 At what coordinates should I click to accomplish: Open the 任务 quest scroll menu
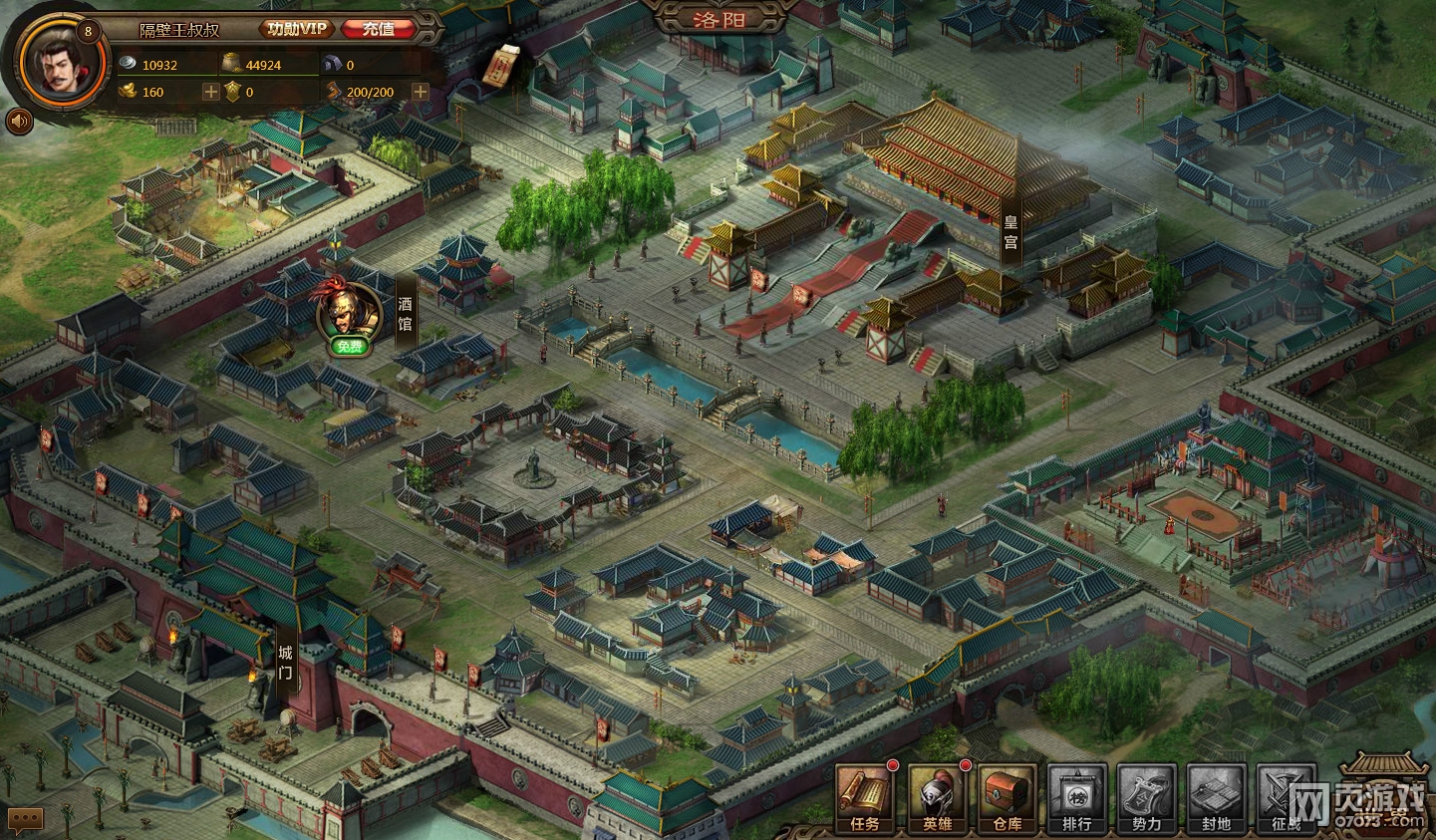pyautogui.click(x=864, y=799)
